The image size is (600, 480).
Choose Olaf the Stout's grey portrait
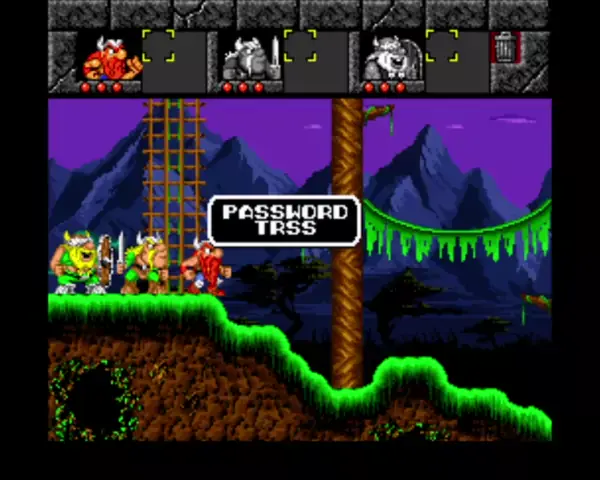pos(387,58)
